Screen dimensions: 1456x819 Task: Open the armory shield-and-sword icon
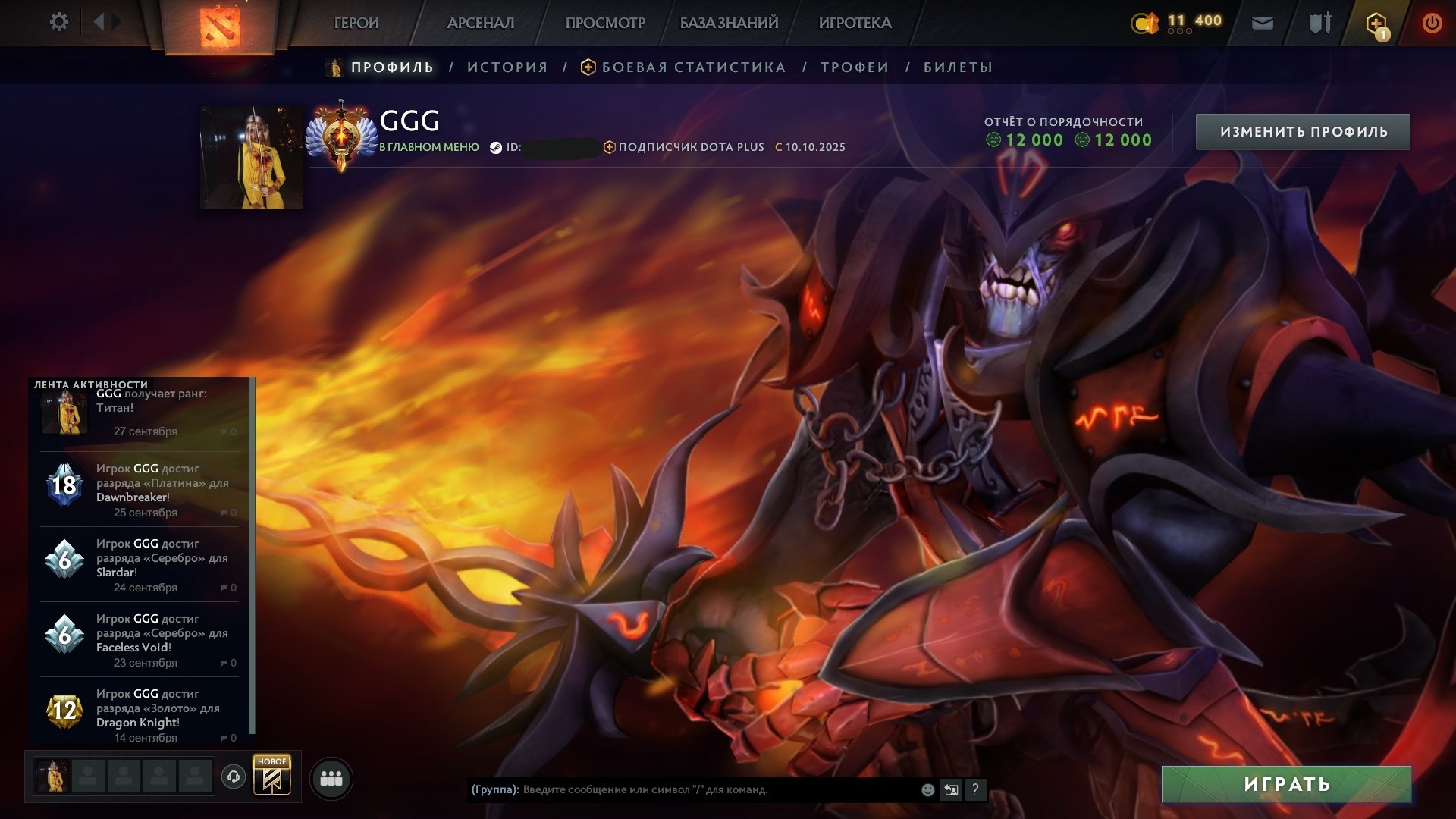pos(1319,24)
